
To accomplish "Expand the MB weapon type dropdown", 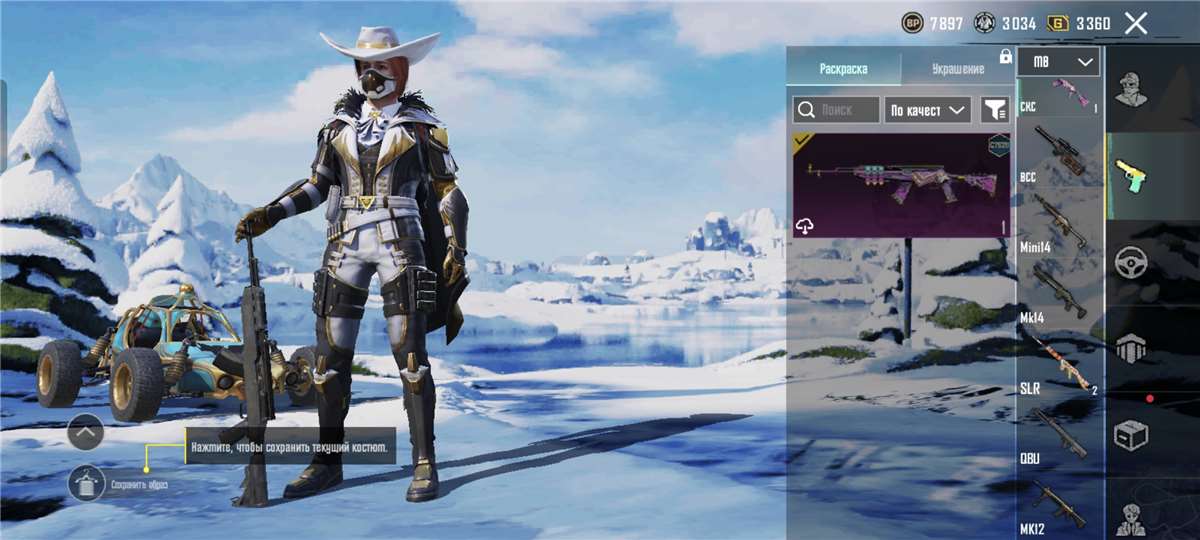I will tap(1059, 62).
